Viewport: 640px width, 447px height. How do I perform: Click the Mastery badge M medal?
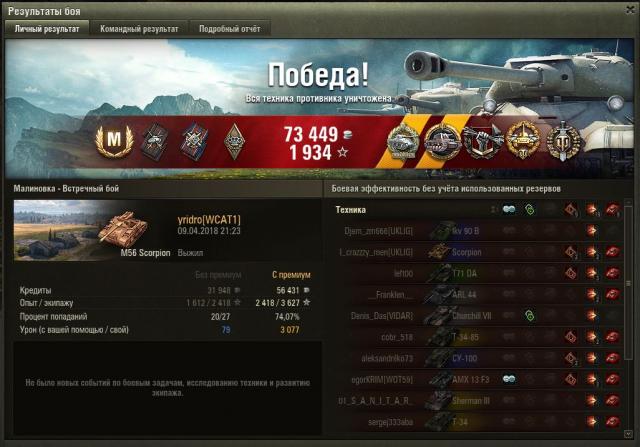coord(111,140)
